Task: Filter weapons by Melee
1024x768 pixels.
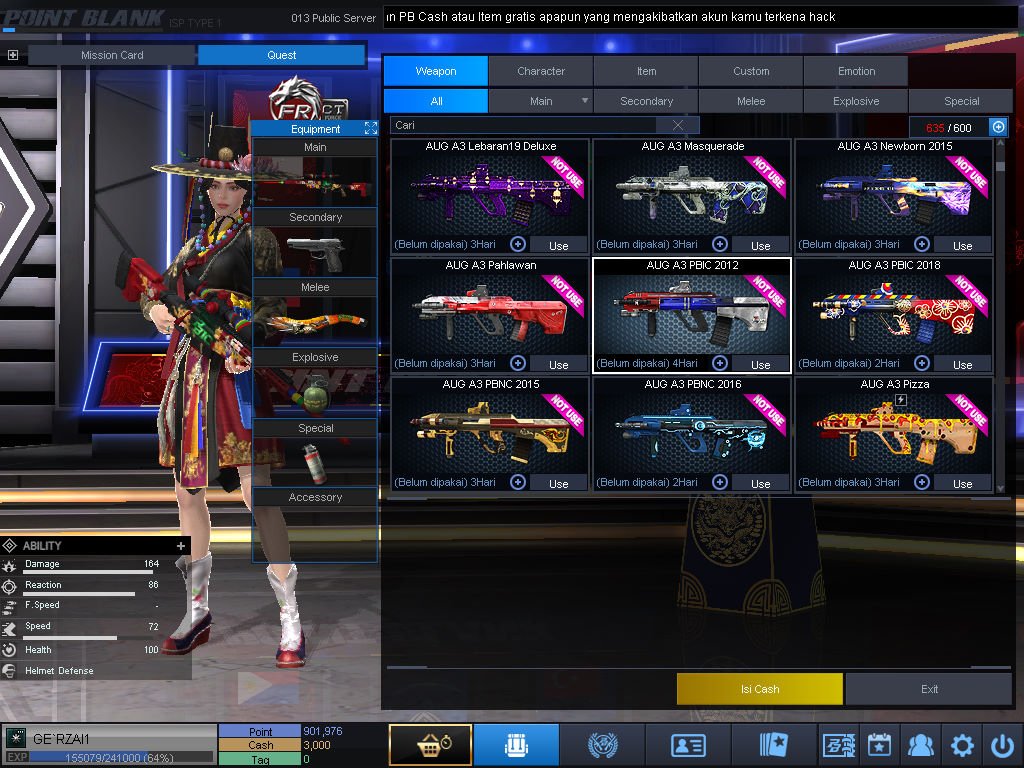Action: [751, 101]
